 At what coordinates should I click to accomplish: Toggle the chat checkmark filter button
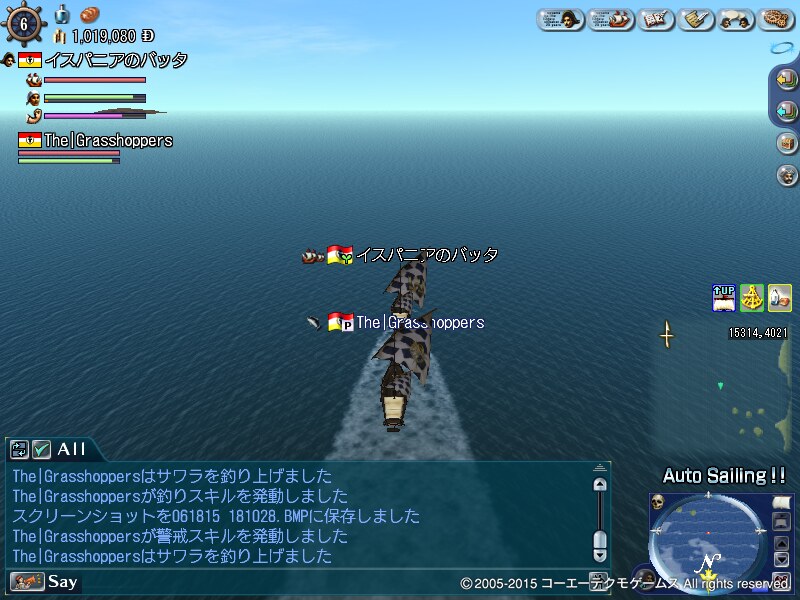(42, 450)
